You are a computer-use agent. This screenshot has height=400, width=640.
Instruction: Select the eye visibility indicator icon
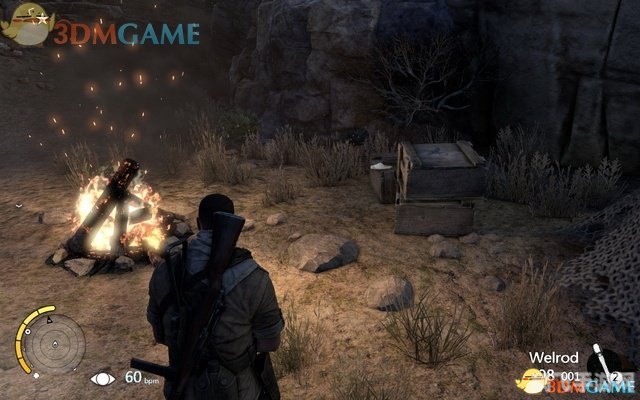click(x=102, y=378)
